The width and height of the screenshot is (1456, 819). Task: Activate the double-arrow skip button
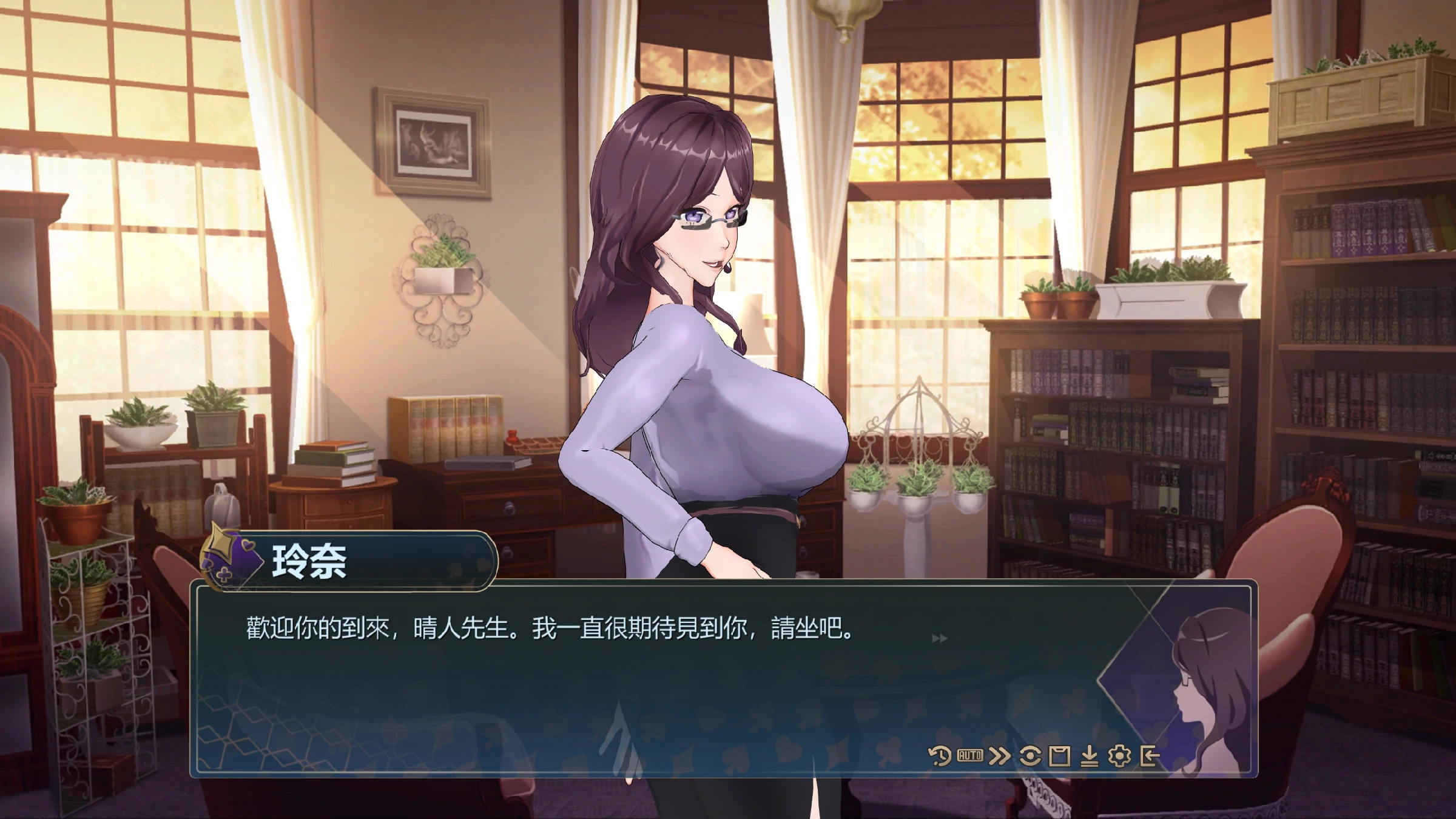(x=999, y=756)
